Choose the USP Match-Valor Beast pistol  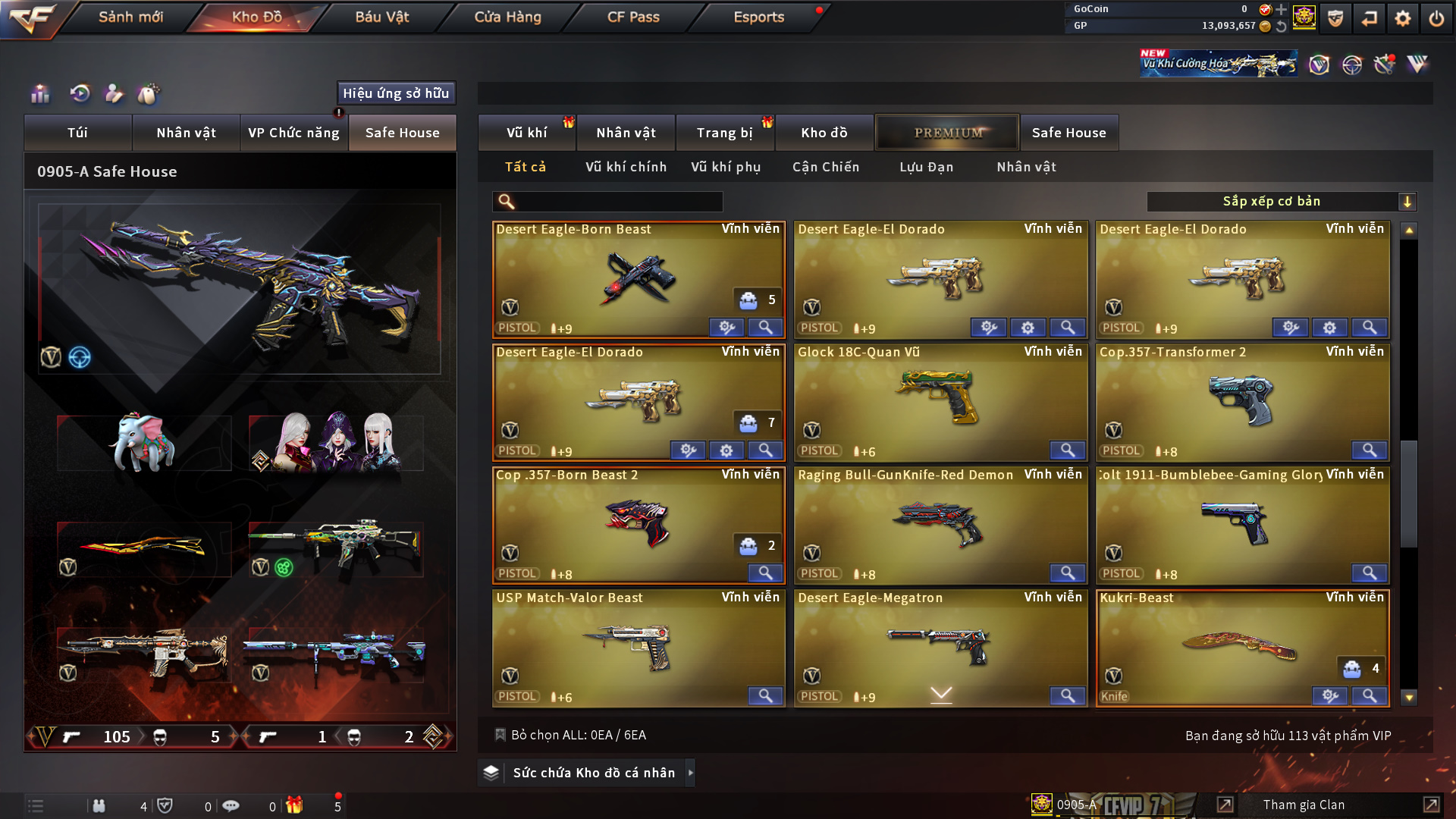[638, 645]
